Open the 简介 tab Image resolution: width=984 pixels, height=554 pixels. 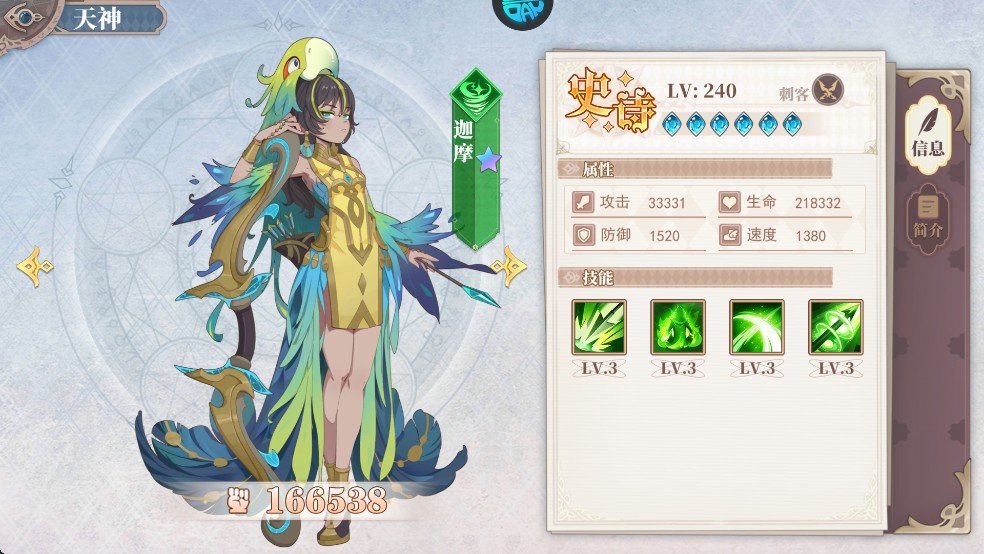(927, 217)
